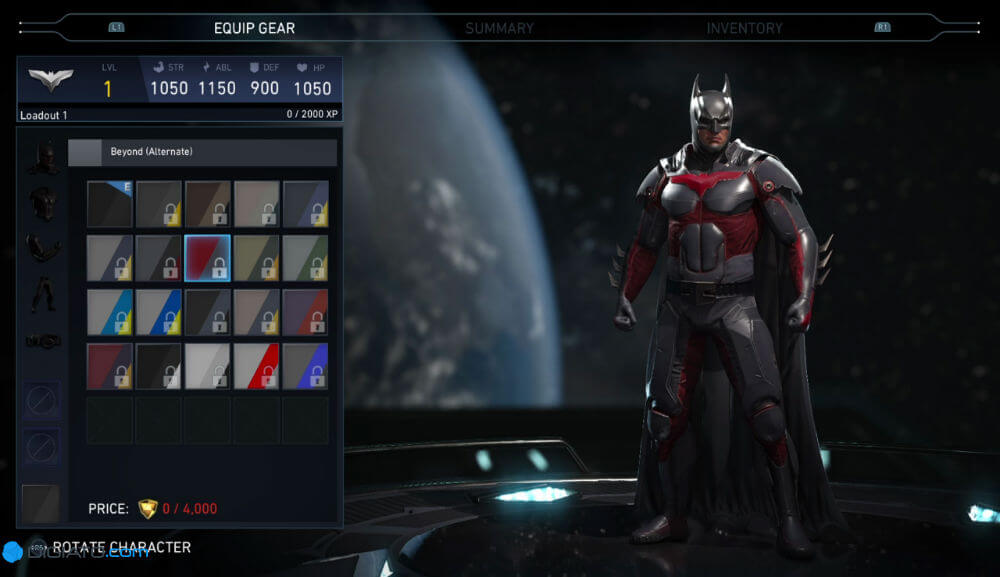Image resolution: width=1000 pixels, height=577 pixels.
Task: Open the Inventory tab
Action: (744, 28)
